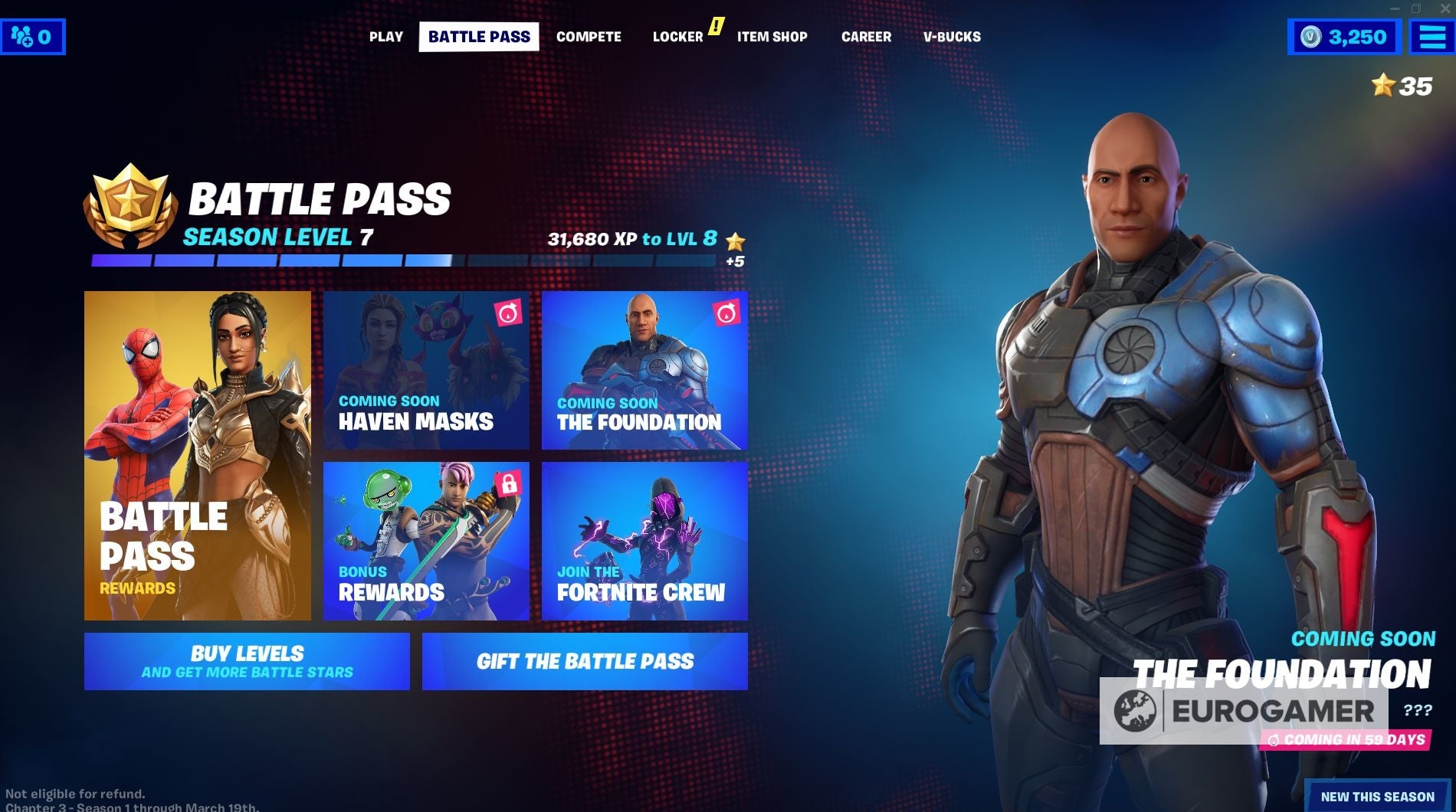Image resolution: width=1456 pixels, height=812 pixels.
Task: Click the season XP progress bar
Action: 398,261
